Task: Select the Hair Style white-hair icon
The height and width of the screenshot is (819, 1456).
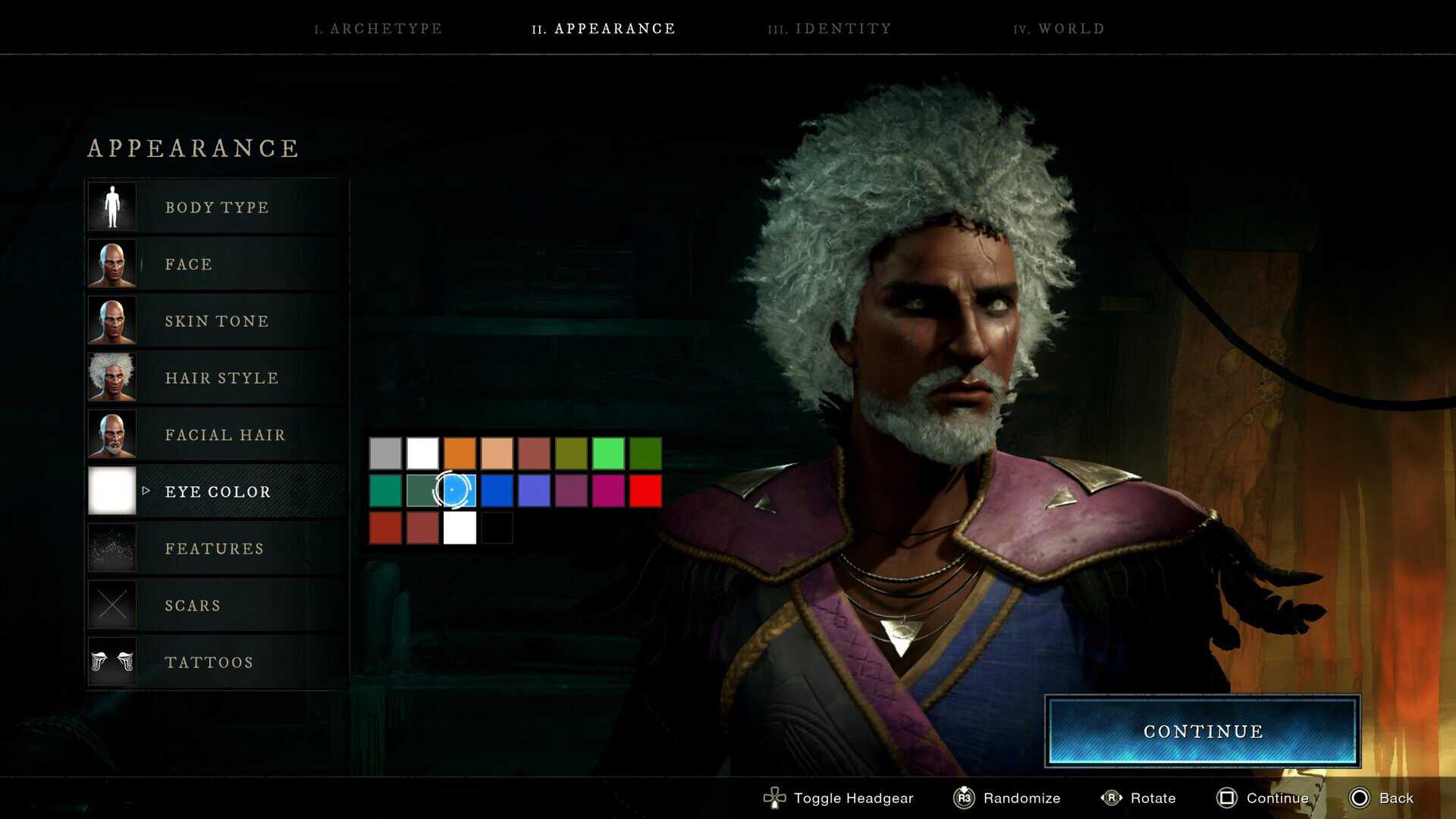Action: coord(111,377)
